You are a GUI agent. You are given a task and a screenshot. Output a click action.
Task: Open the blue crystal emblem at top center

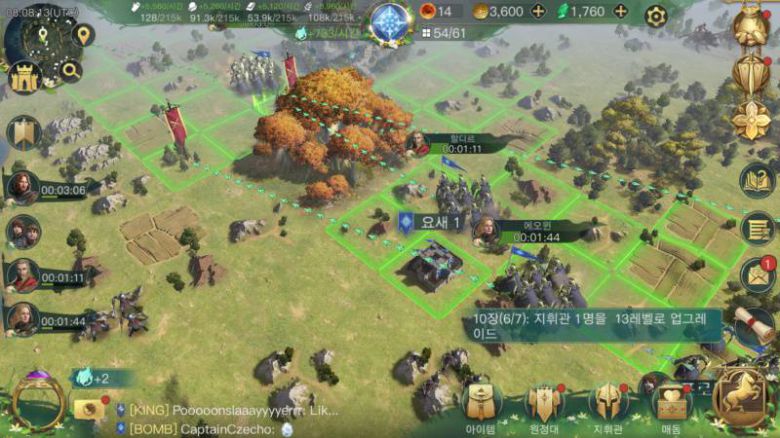click(390, 22)
